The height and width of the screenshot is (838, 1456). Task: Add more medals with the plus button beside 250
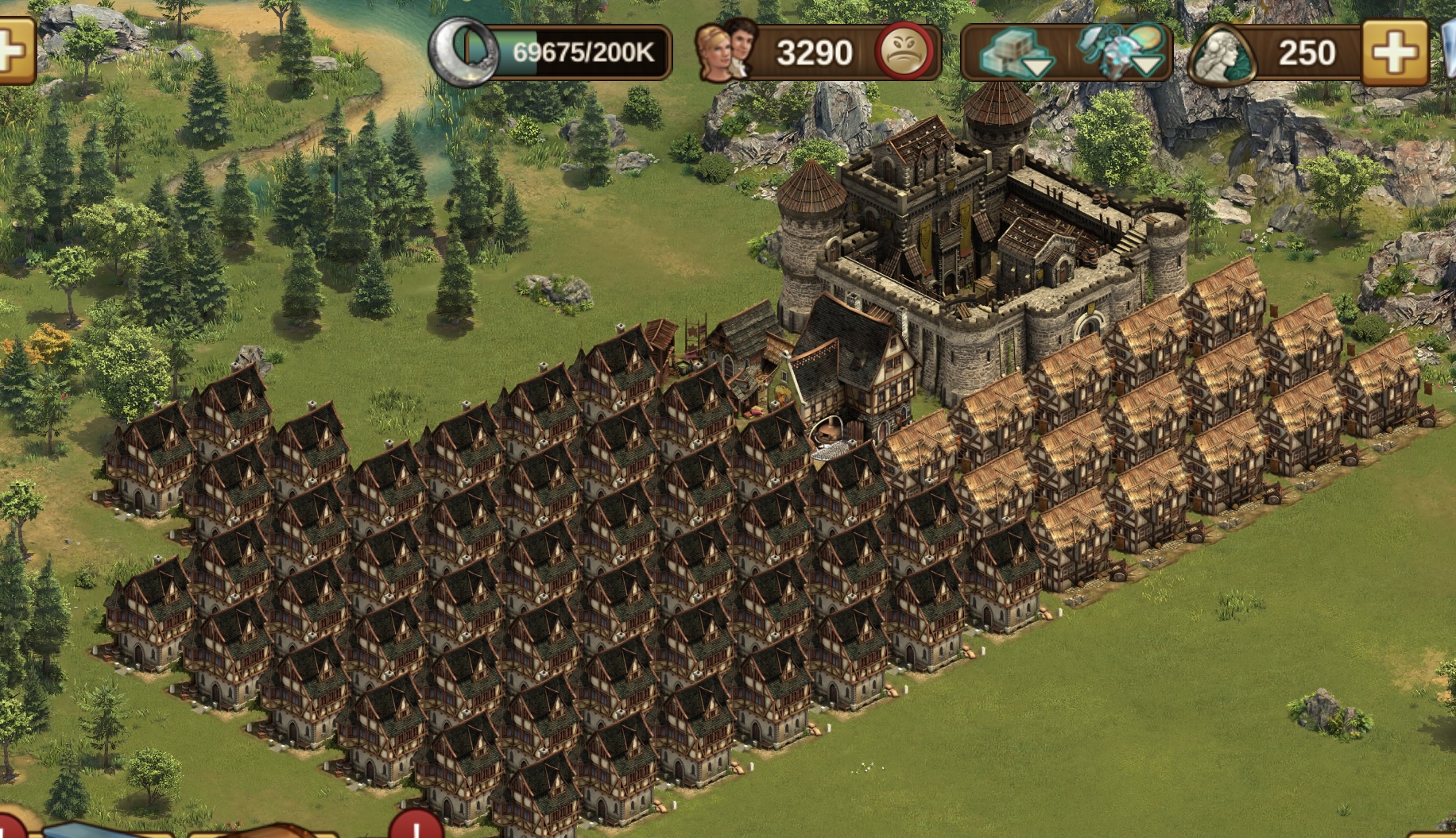pos(1394,52)
